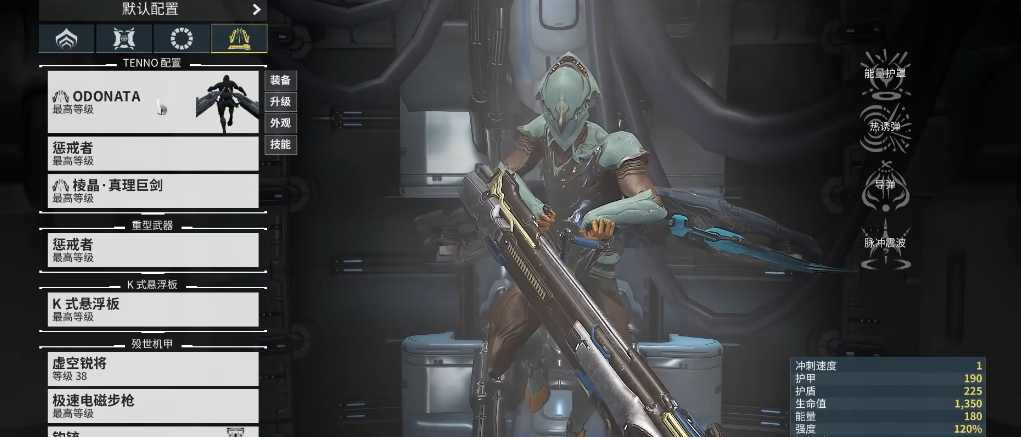Choose 惩戒者 under 重型武器 section

(153, 249)
